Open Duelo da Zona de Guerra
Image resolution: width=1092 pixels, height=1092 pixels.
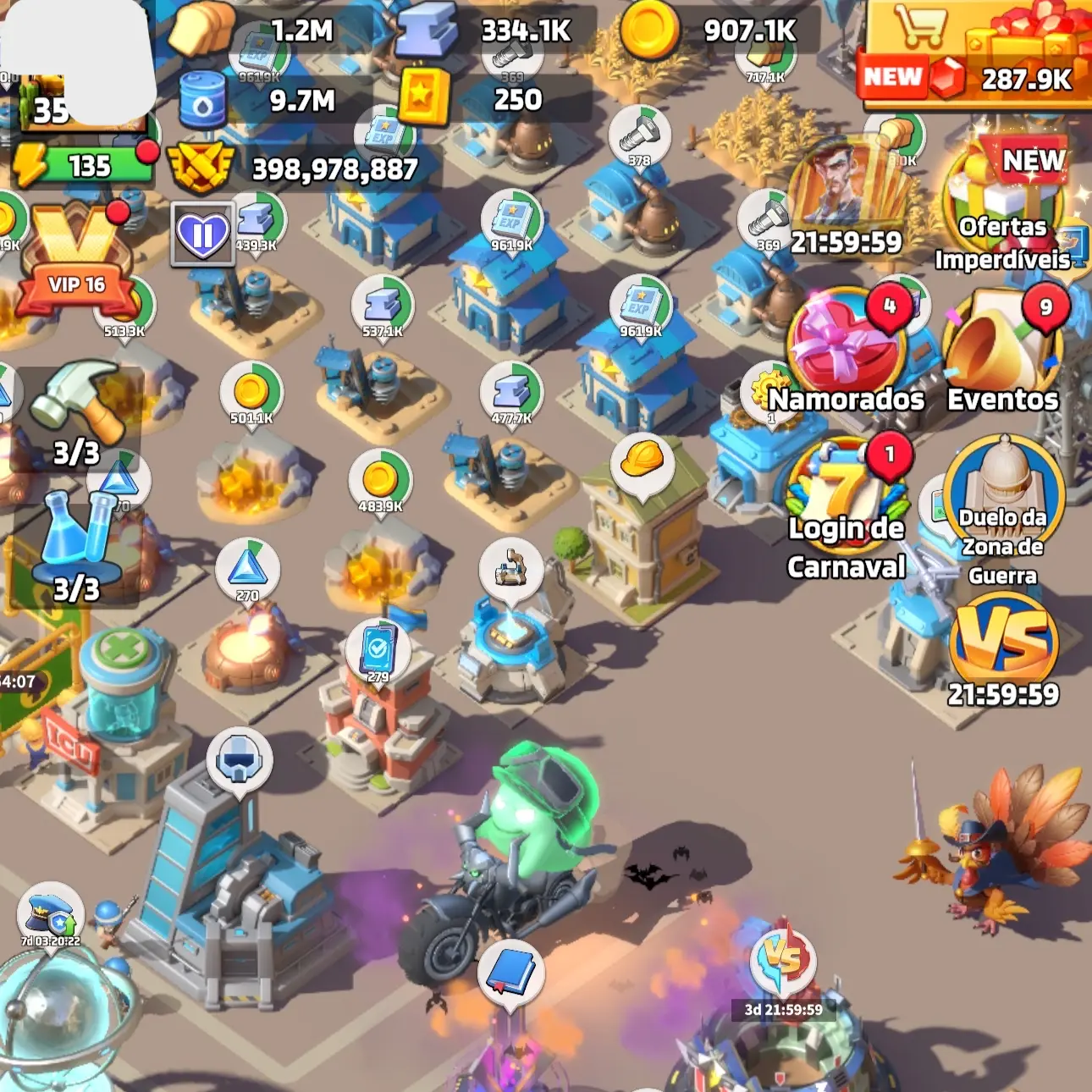[x=1003, y=508]
